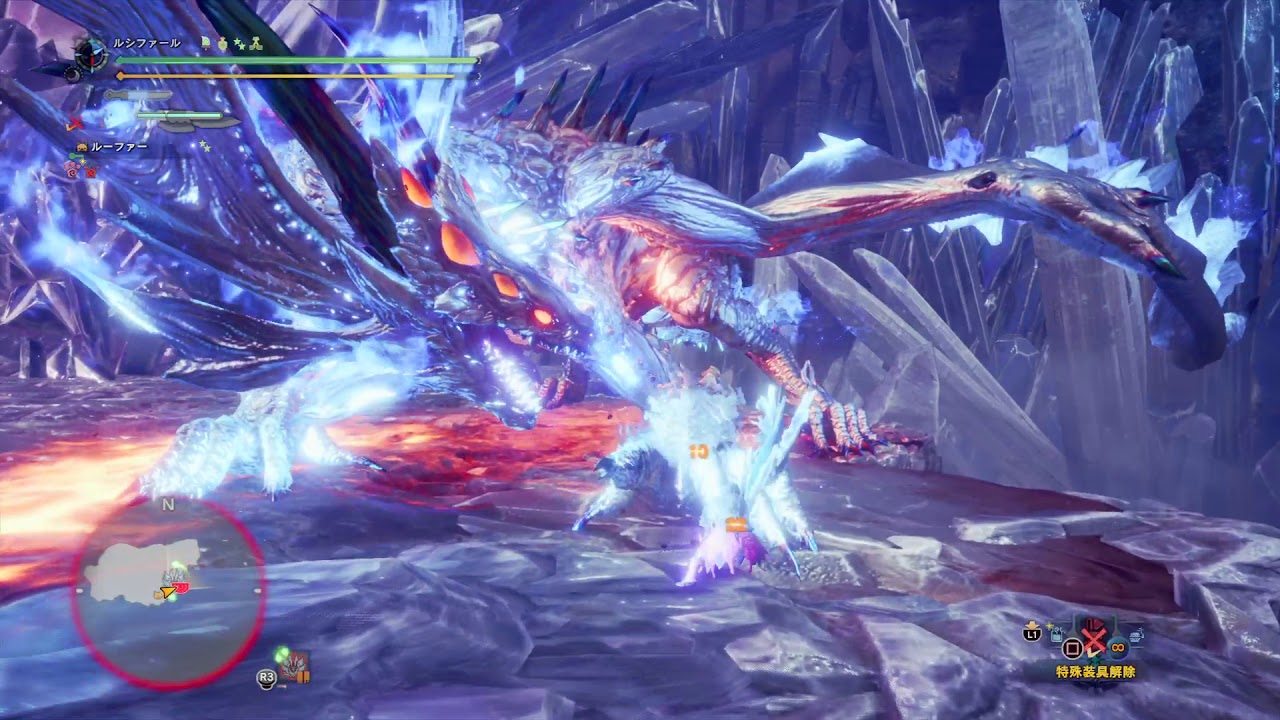Open the circular minimap
1280x720 pixels.
pyautogui.click(x=168, y=592)
